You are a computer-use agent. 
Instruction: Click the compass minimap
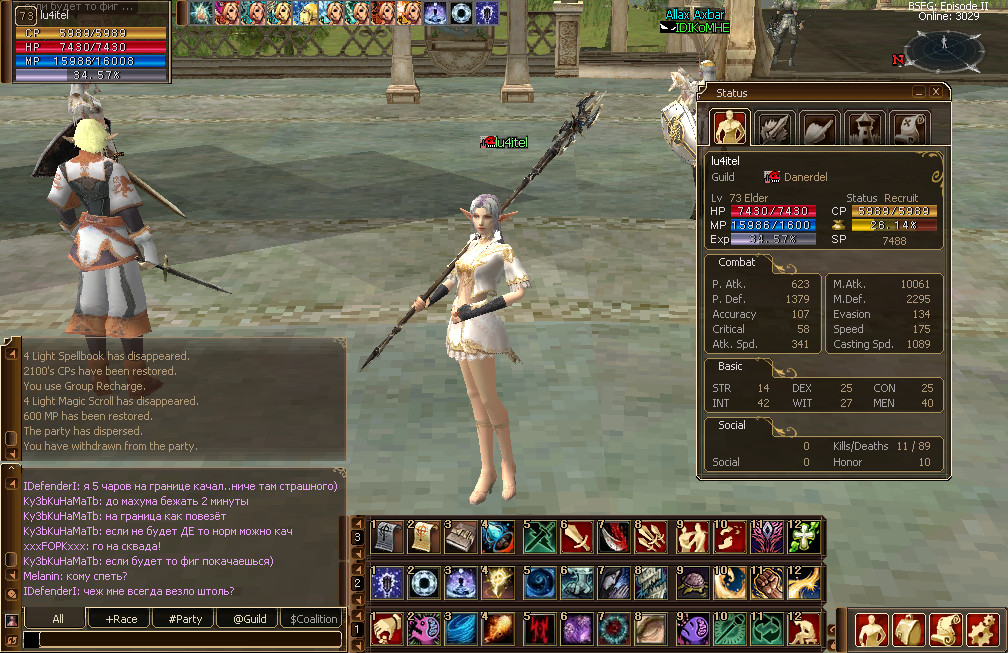click(943, 50)
